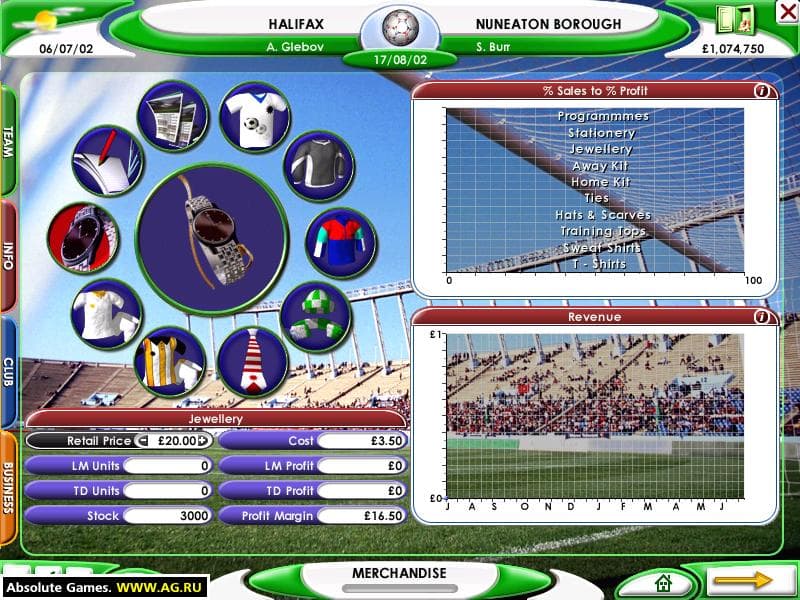Show info for Sales to Profit chart
Screen dimensions: 800x600
pos(762,91)
